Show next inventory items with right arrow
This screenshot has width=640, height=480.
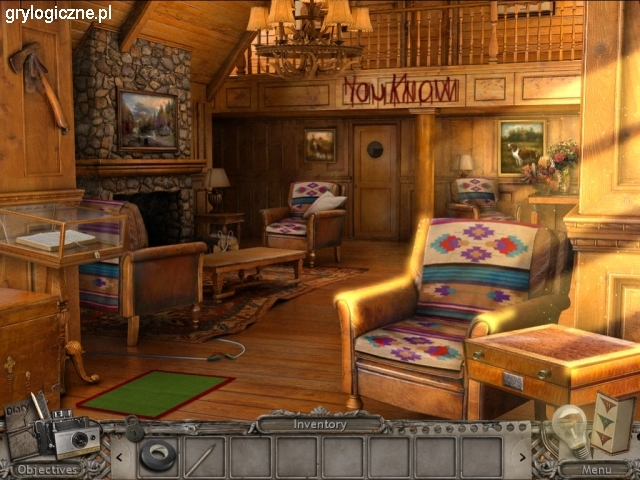521,457
